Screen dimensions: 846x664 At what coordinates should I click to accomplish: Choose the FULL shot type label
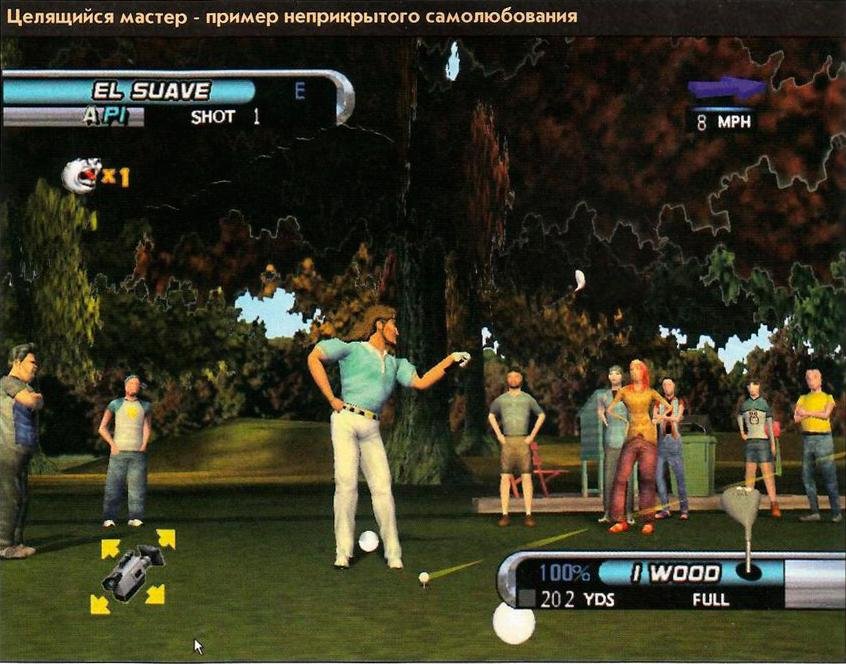[x=710, y=601]
